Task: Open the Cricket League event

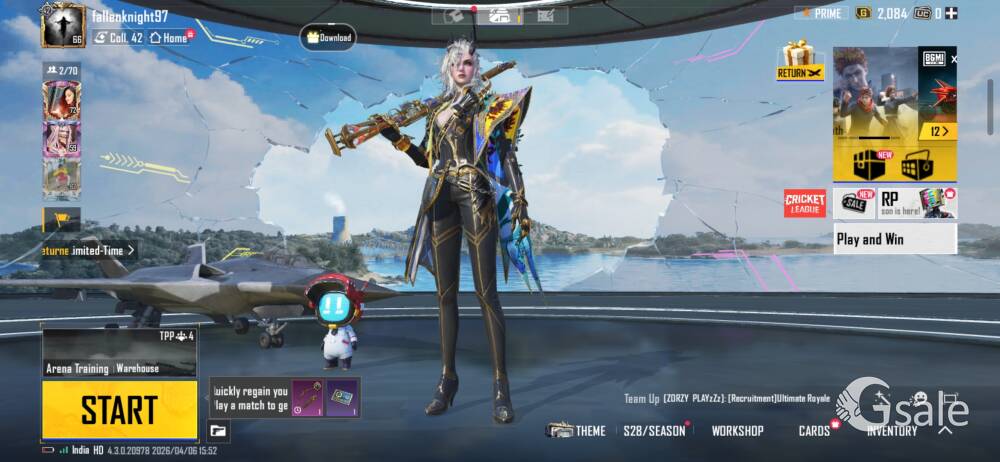Action: 805,204
